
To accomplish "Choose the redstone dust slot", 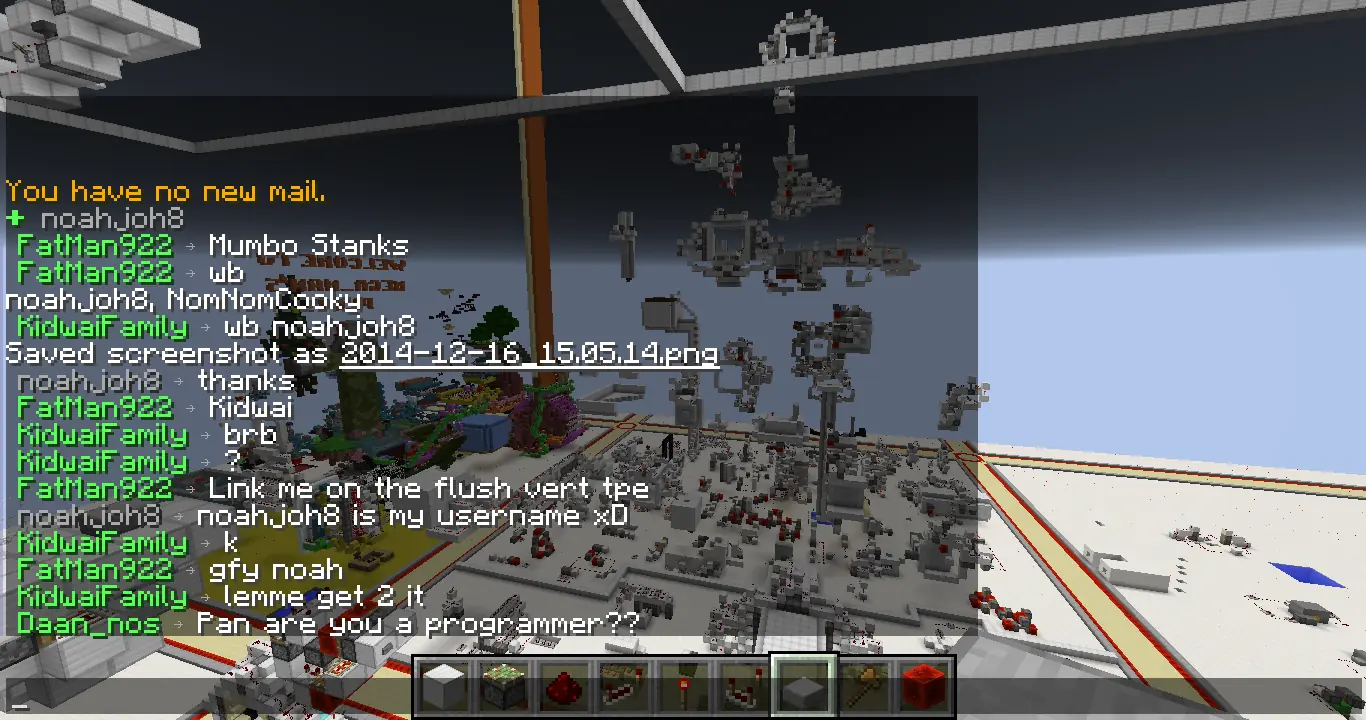I will click(x=564, y=687).
